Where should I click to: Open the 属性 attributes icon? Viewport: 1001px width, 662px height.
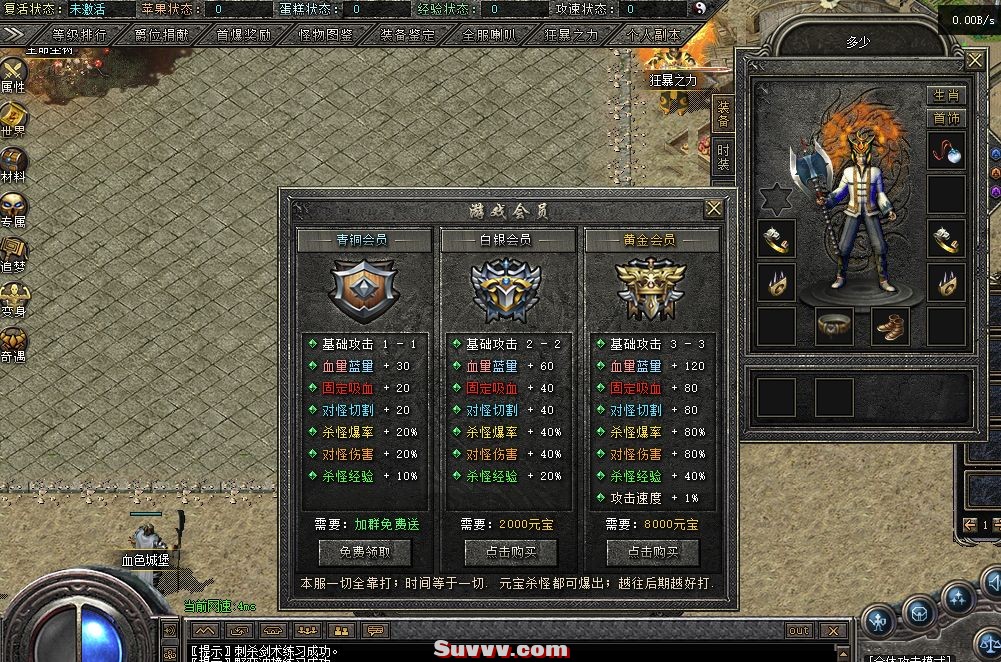(14, 76)
